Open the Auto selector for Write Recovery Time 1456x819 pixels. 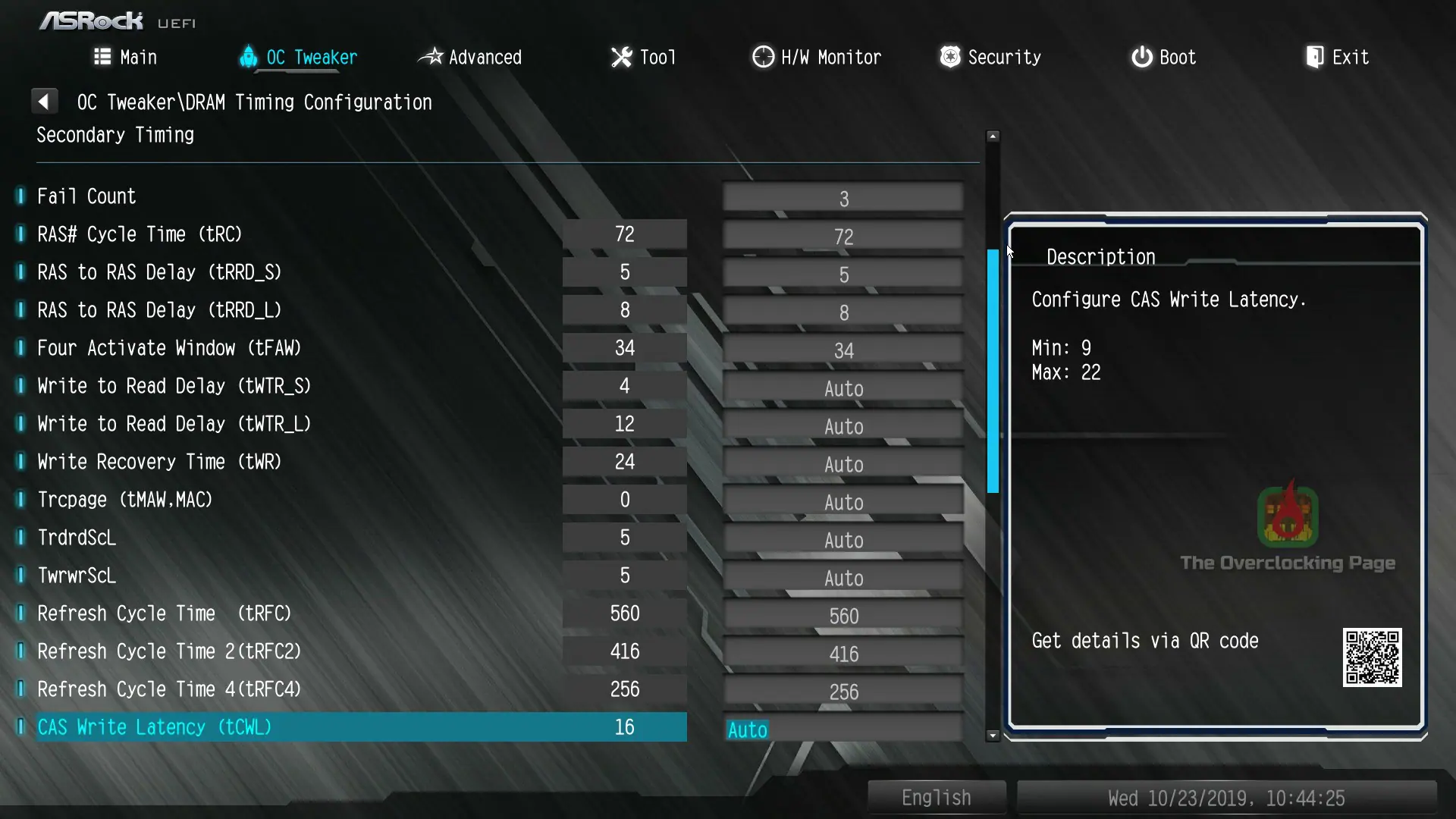point(843,463)
